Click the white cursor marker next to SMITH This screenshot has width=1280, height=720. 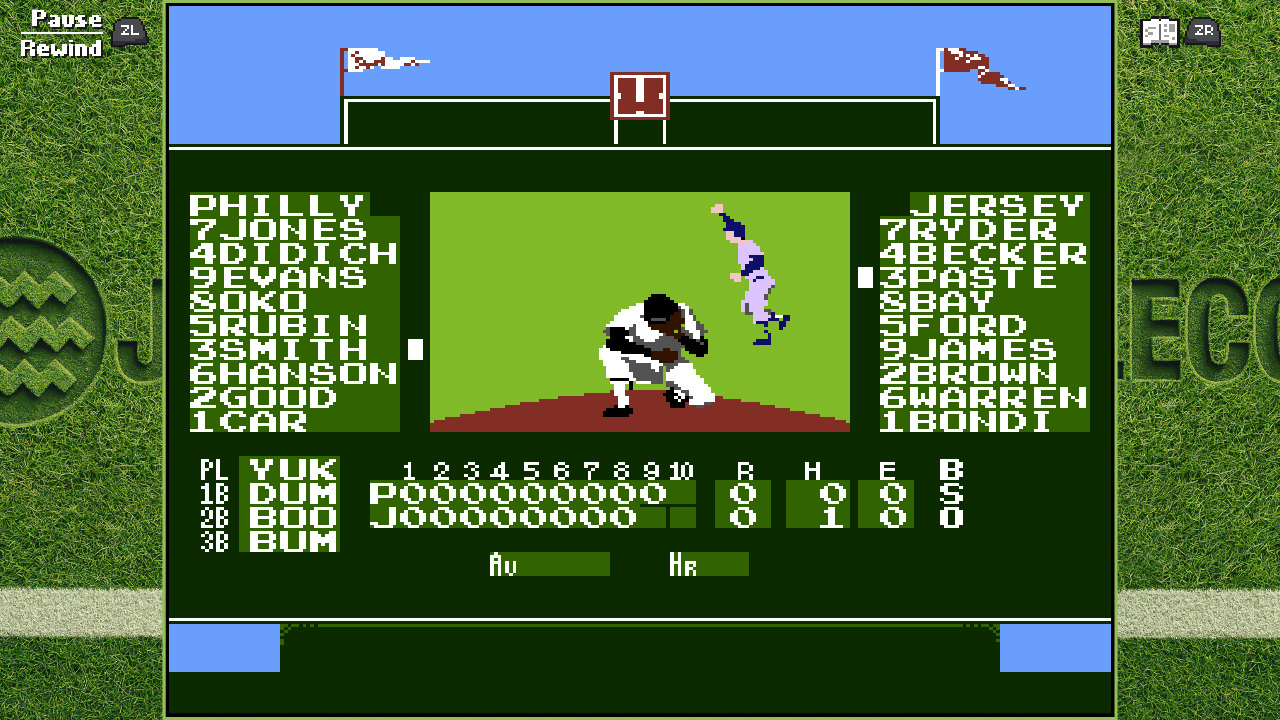(412, 349)
